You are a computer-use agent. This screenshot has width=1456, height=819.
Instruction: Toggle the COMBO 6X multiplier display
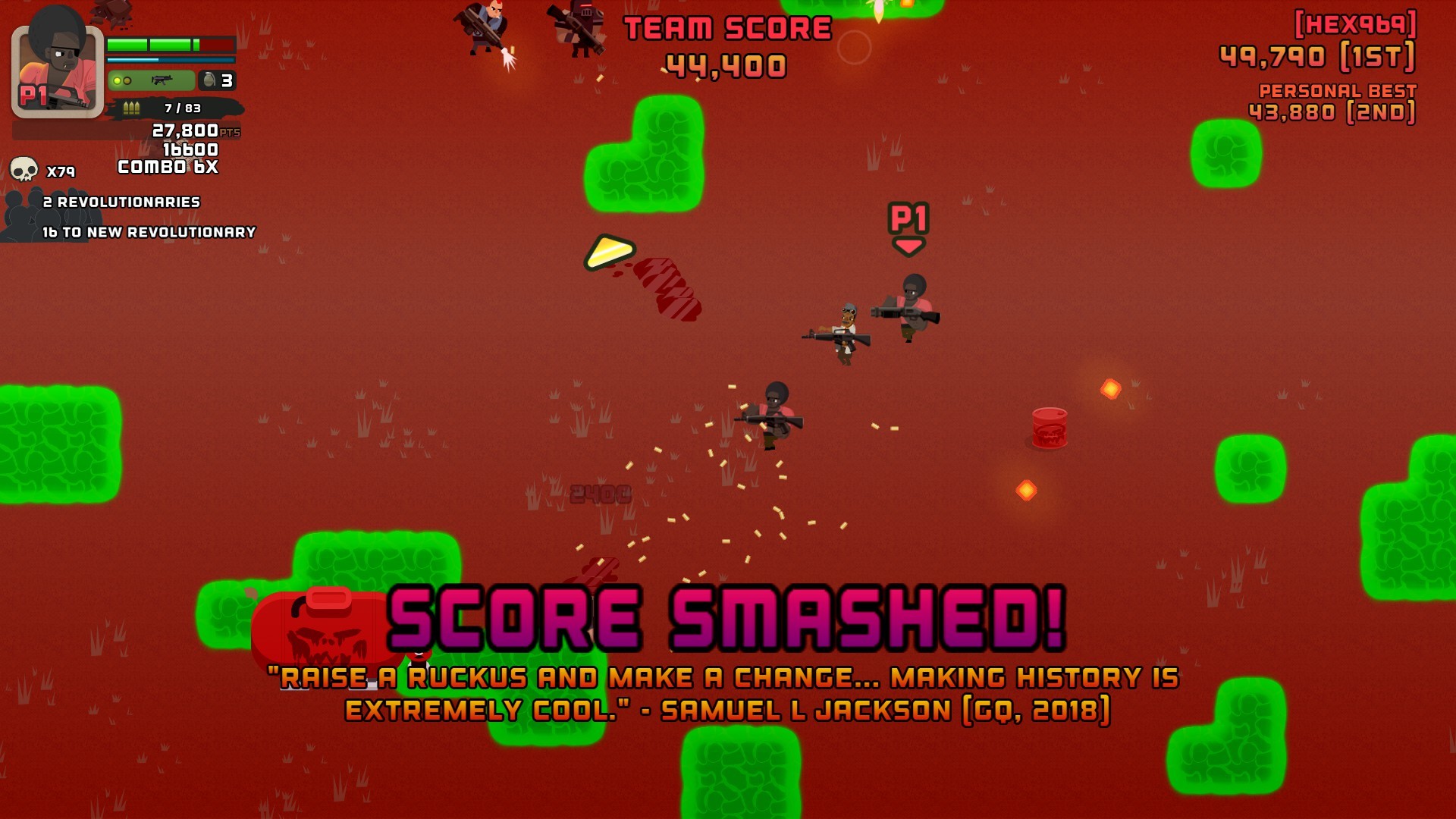click(167, 168)
